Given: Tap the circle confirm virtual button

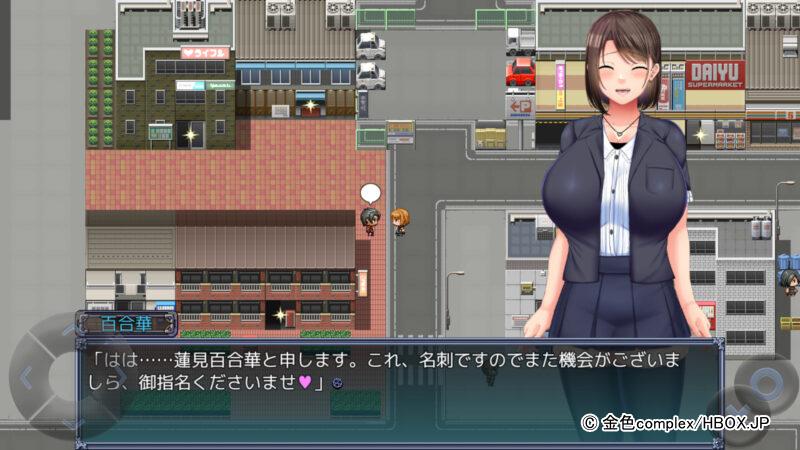Looking at the screenshot, I should pos(766,385).
